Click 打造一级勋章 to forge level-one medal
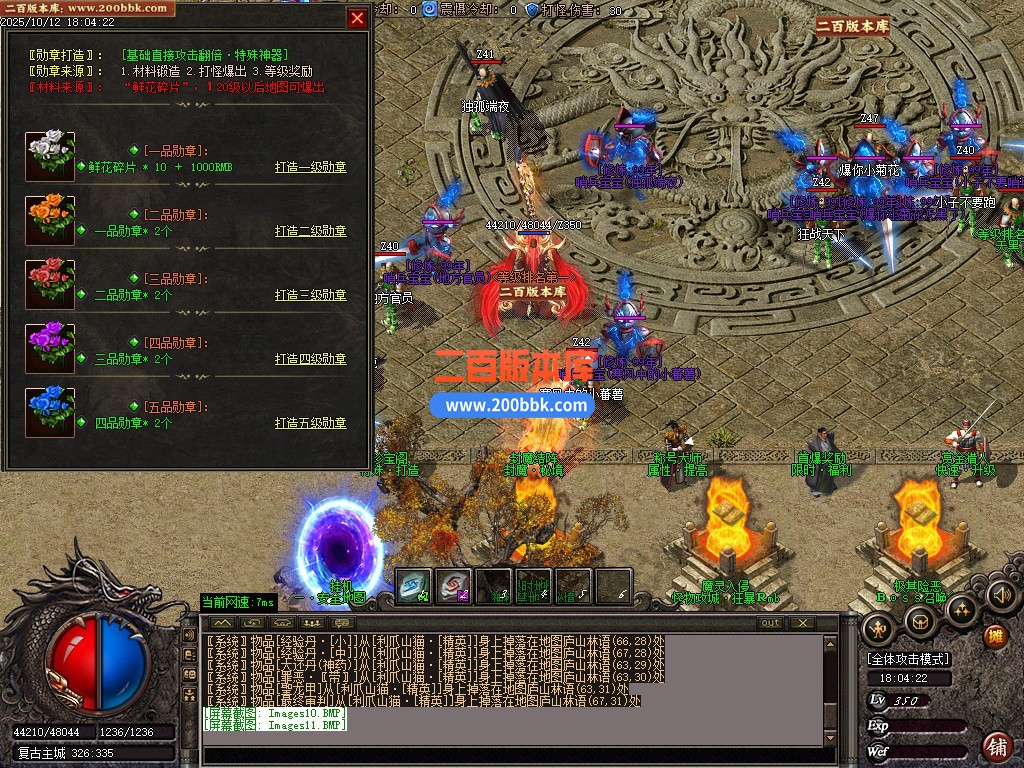Screen dimensions: 1024x768 click(x=311, y=167)
